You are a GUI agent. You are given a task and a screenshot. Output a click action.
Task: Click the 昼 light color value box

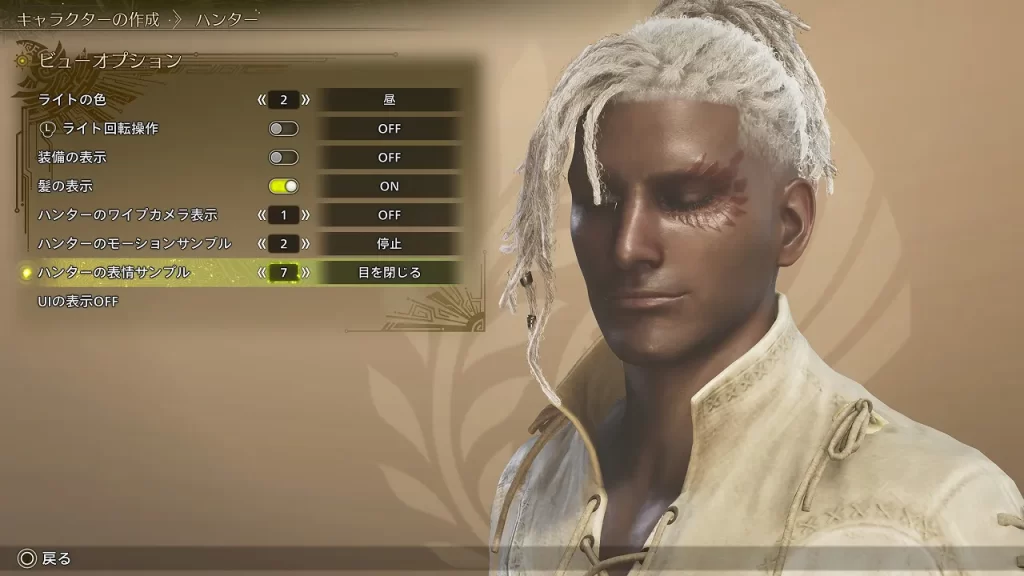389,99
